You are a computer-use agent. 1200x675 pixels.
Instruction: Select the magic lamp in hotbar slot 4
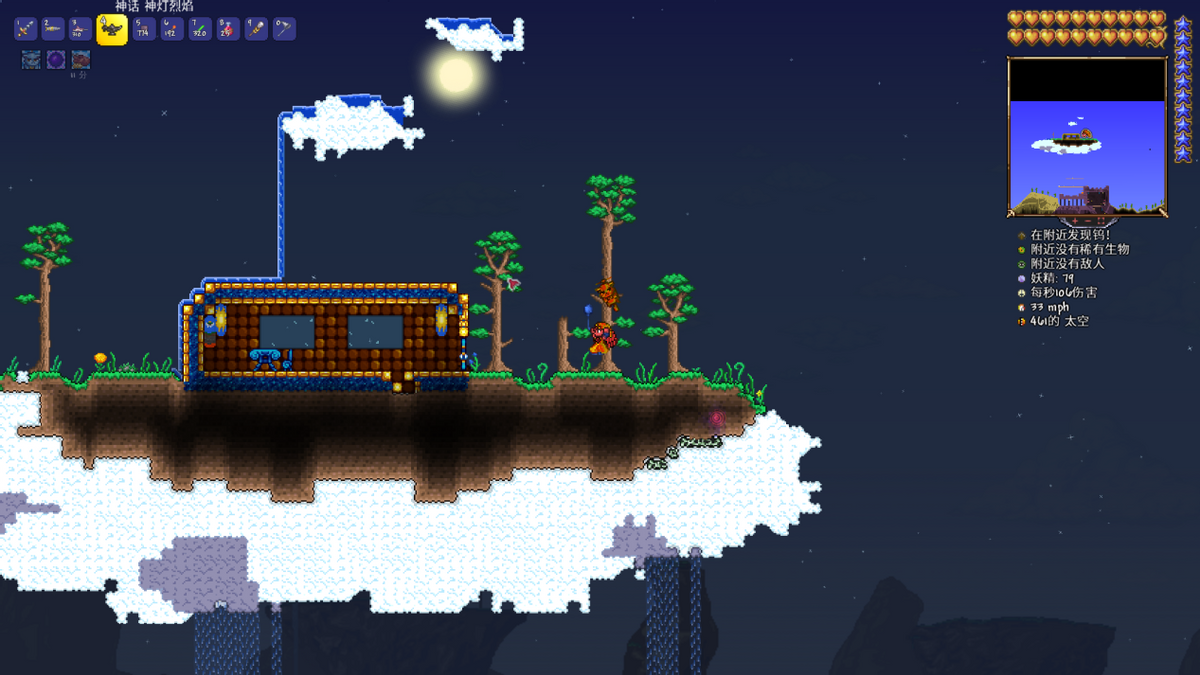coord(112,29)
